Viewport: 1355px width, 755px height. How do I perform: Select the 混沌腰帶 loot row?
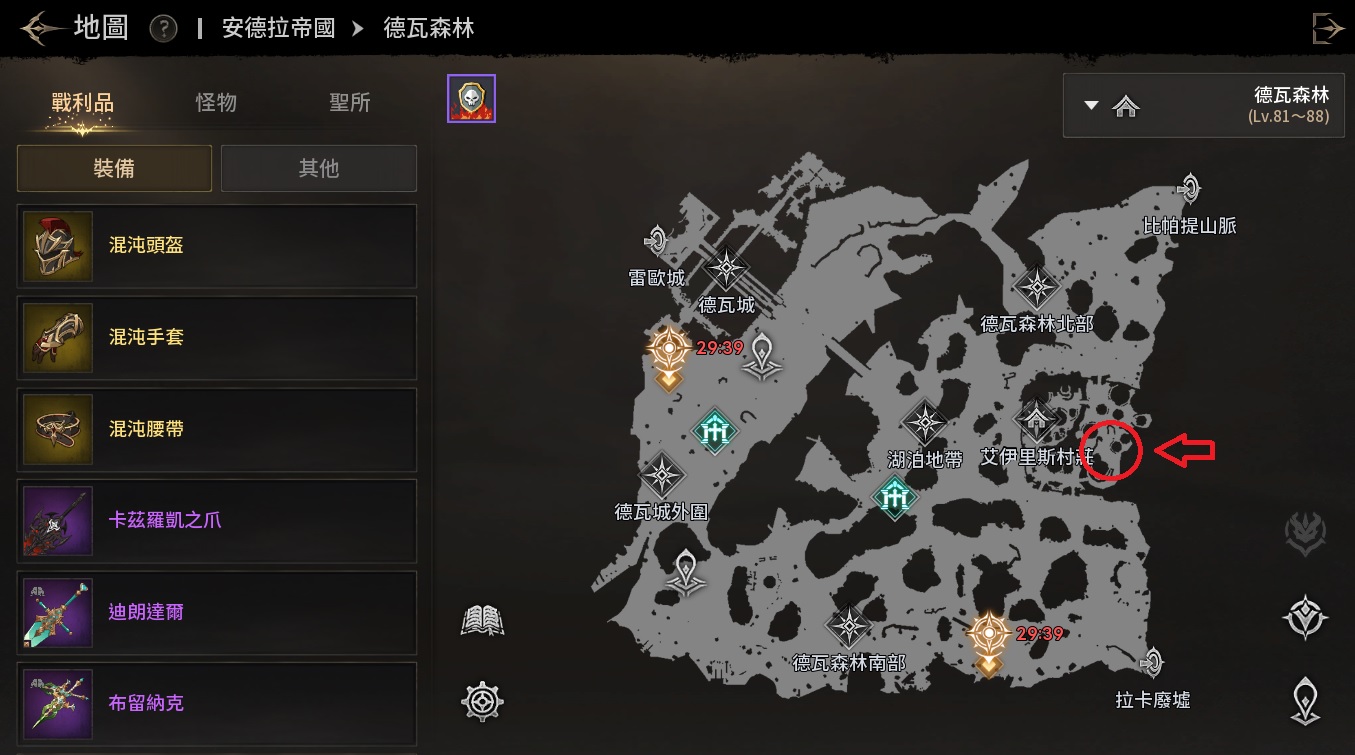(217, 430)
